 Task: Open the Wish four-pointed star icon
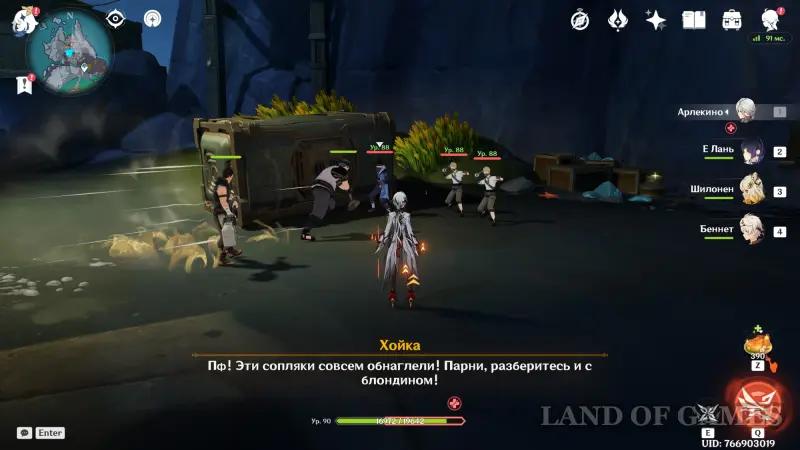pyautogui.click(x=656, y=20)
